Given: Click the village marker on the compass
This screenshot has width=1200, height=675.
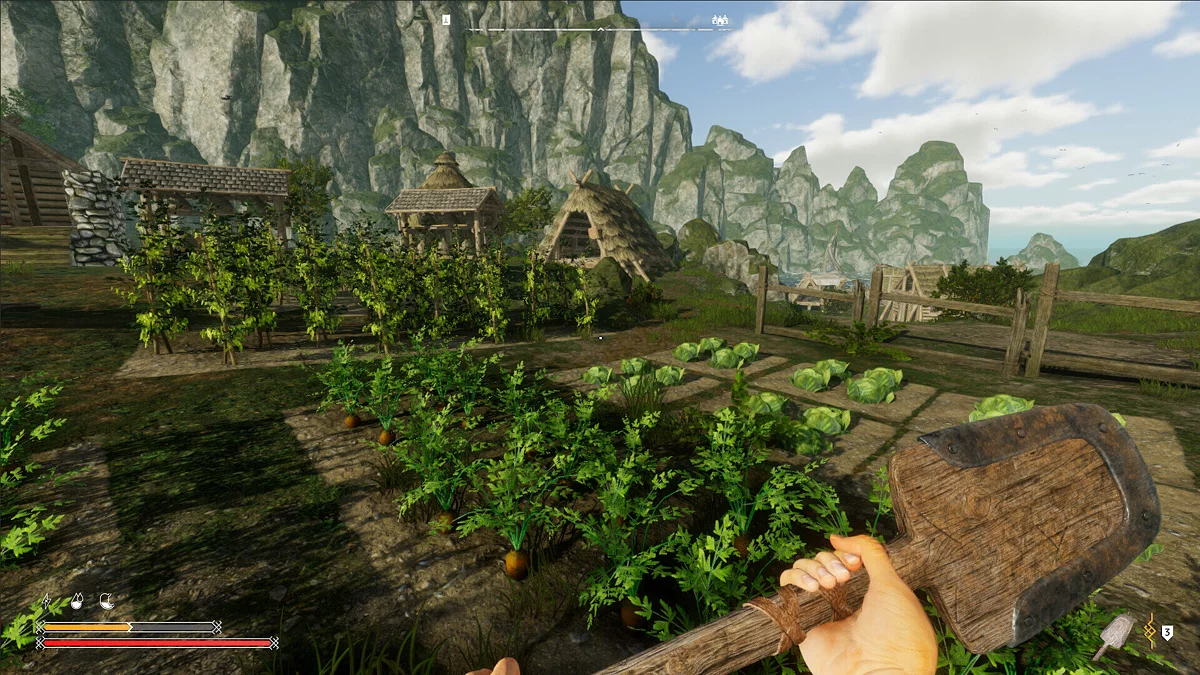Looking at the screenshot, I should [x=720, y=20].
